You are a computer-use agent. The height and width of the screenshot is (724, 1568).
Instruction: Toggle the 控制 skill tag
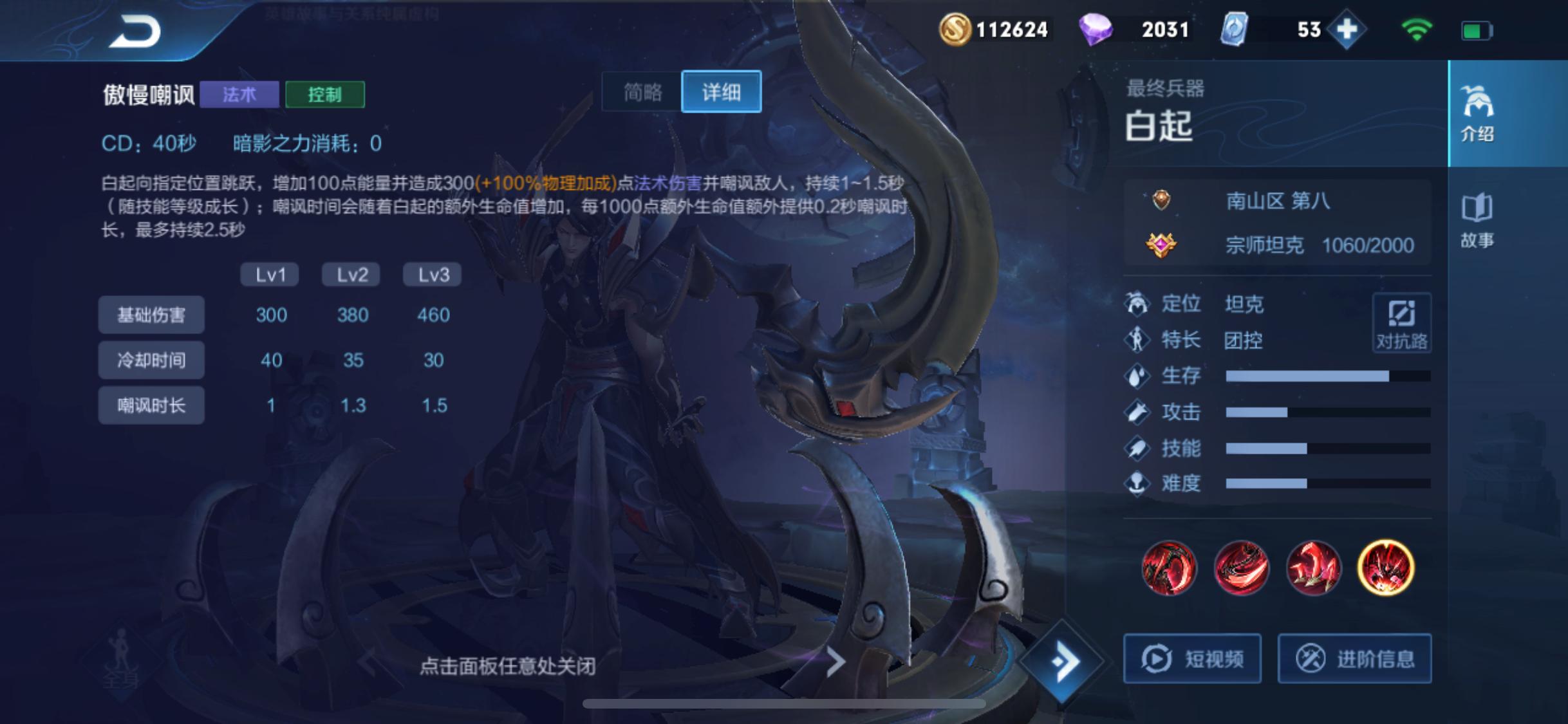pyautogui.click(x=325, y=94)
